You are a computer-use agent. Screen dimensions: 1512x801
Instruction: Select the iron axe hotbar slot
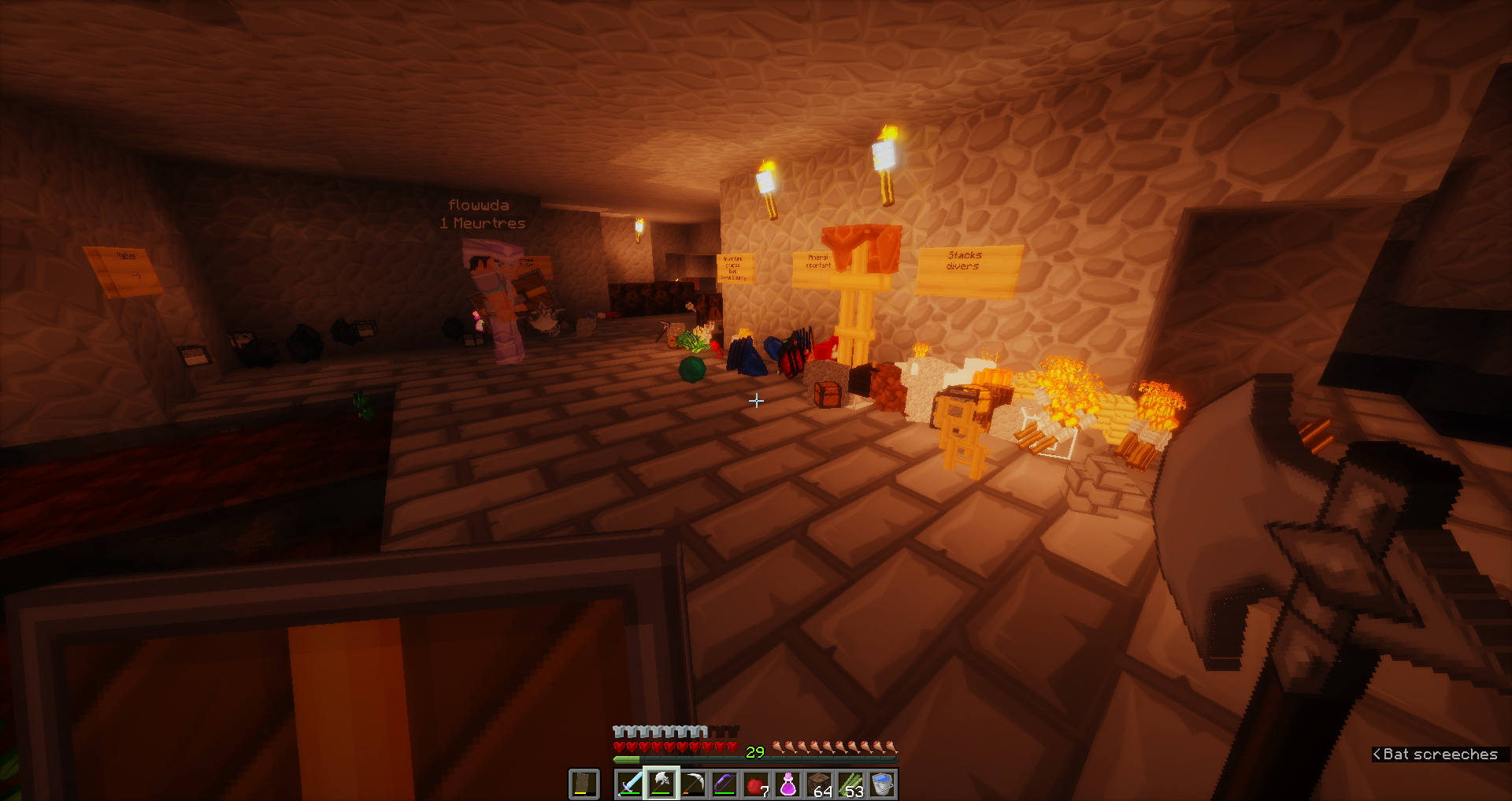point(661,784)
